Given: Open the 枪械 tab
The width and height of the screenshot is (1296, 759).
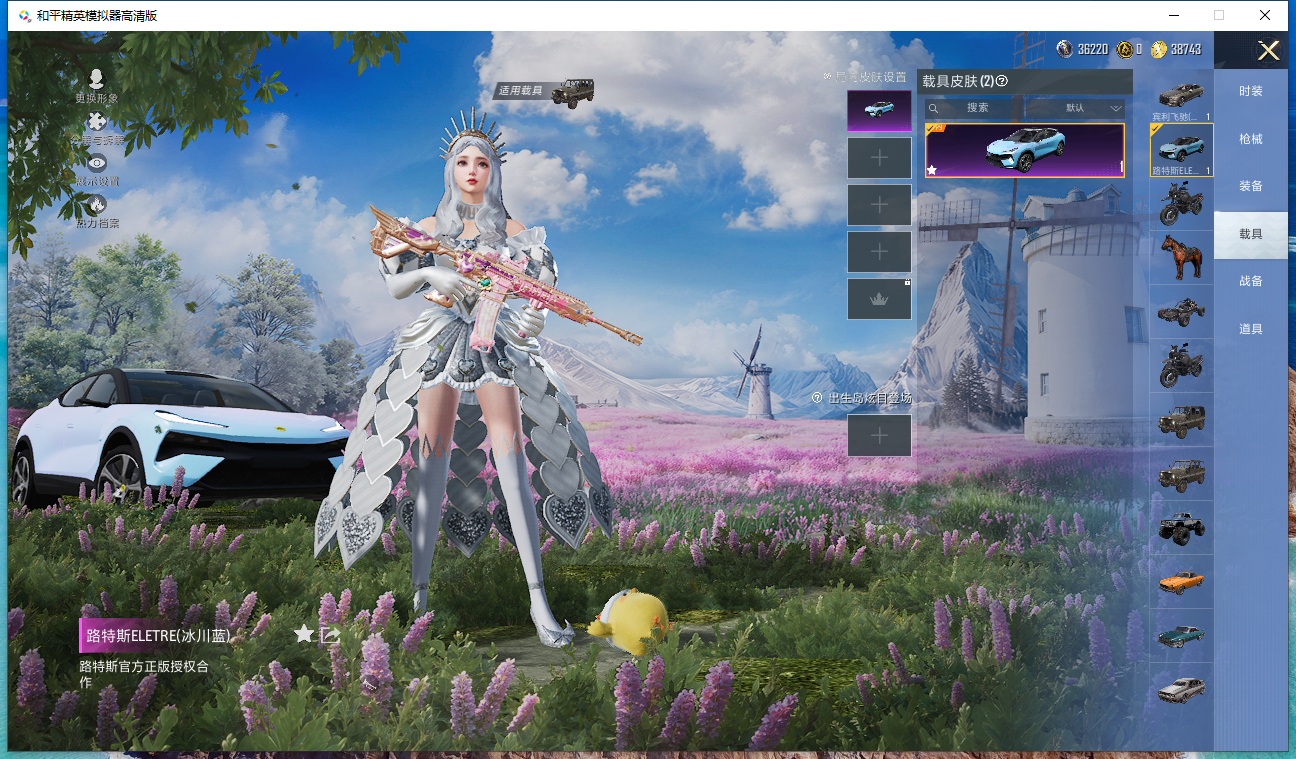Looking at the screenshot, I should (1250, 139).
